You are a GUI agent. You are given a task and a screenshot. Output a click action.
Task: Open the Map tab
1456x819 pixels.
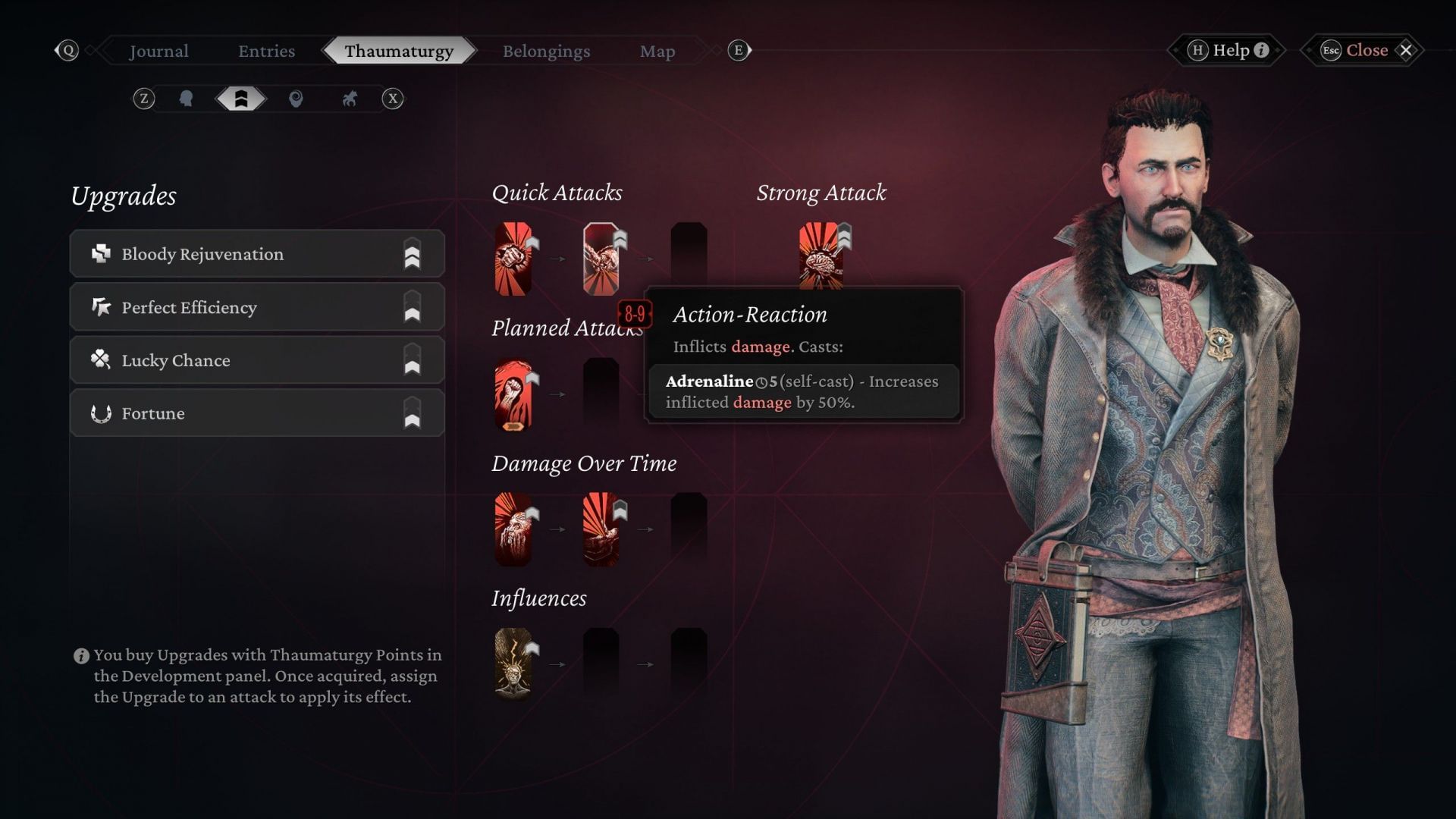tap(657, 51)
